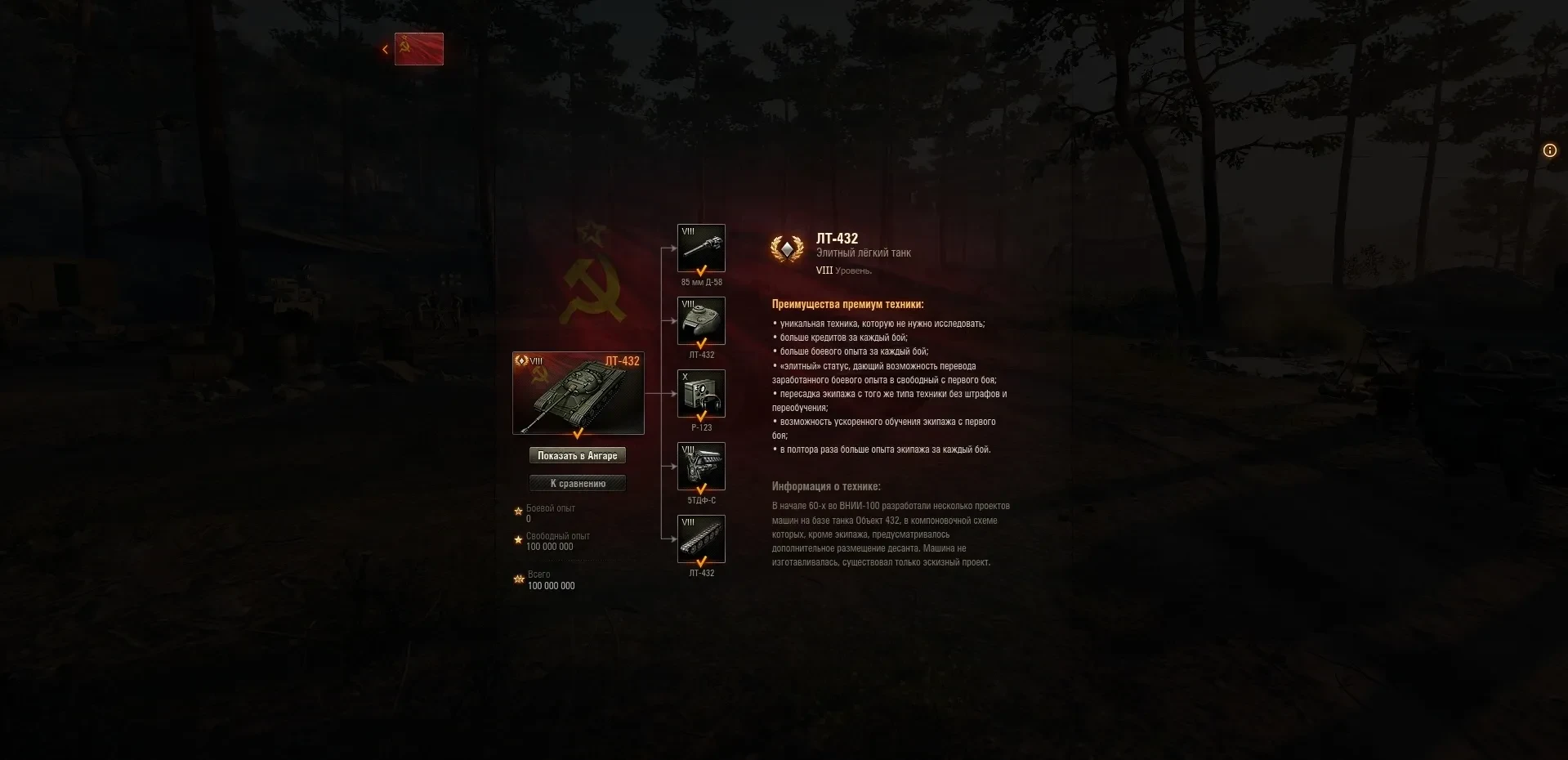The image size is (1568, 760).
Task: Open the info icon at screen edge
Action: click(1549, 150)
